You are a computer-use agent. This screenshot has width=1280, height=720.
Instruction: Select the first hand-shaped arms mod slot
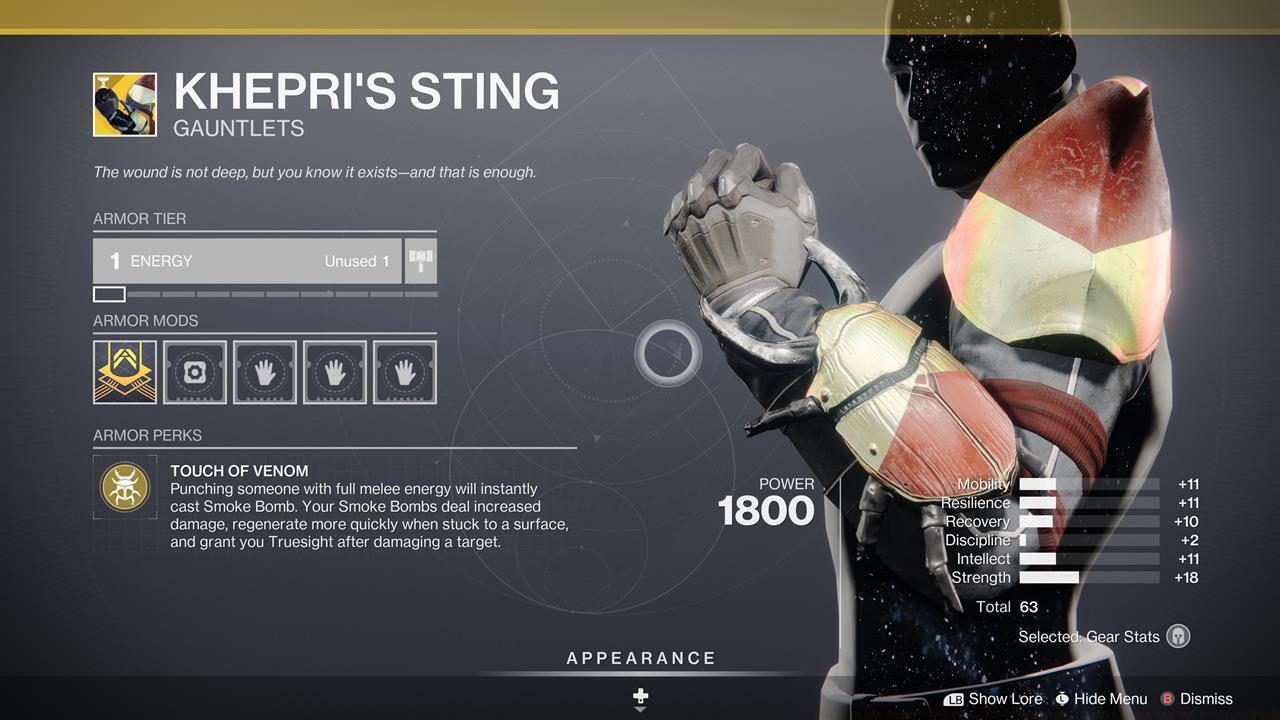[x=264, y=371]
